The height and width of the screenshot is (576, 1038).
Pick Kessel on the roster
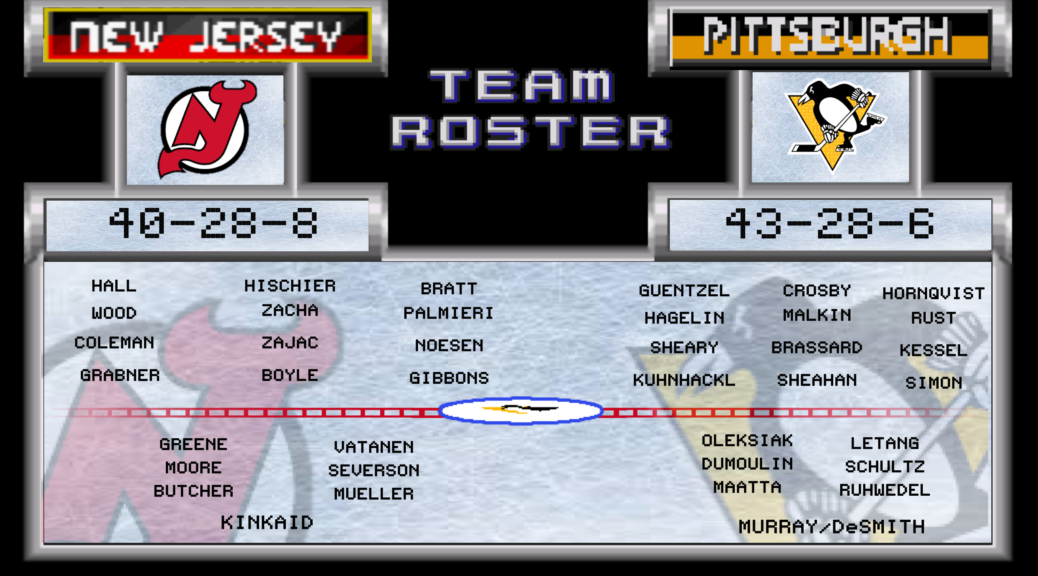933,350
